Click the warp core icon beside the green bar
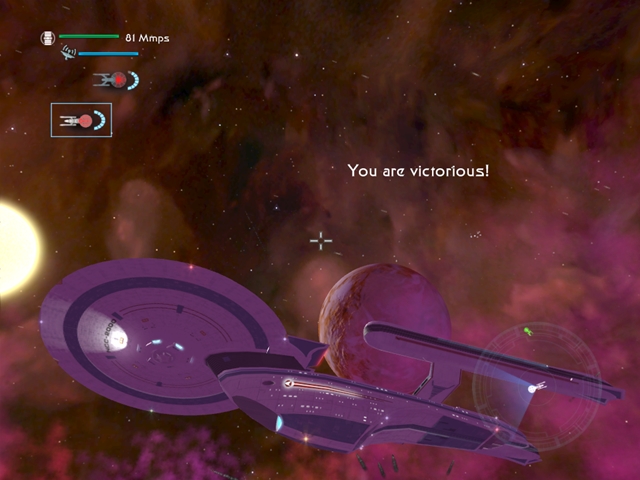This screenshot has width=640, height=480. (47, 38)
